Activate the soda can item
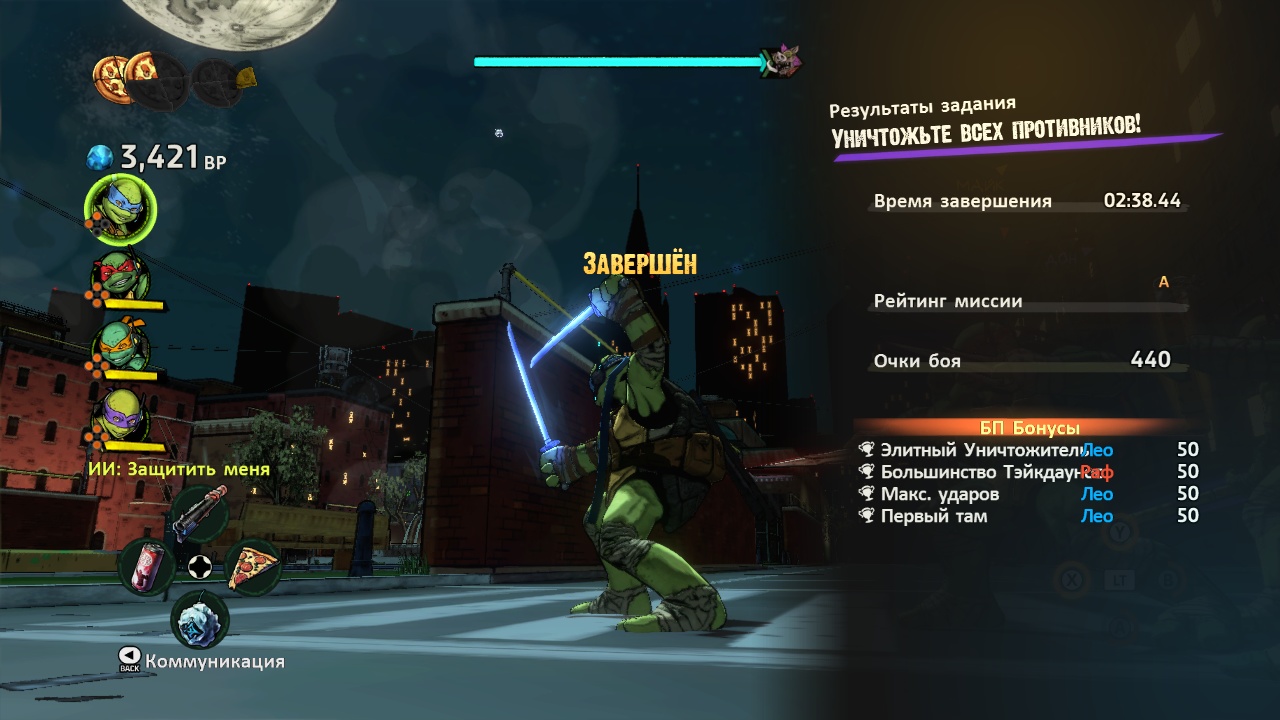1280x720 pixels. click(147, 567)
